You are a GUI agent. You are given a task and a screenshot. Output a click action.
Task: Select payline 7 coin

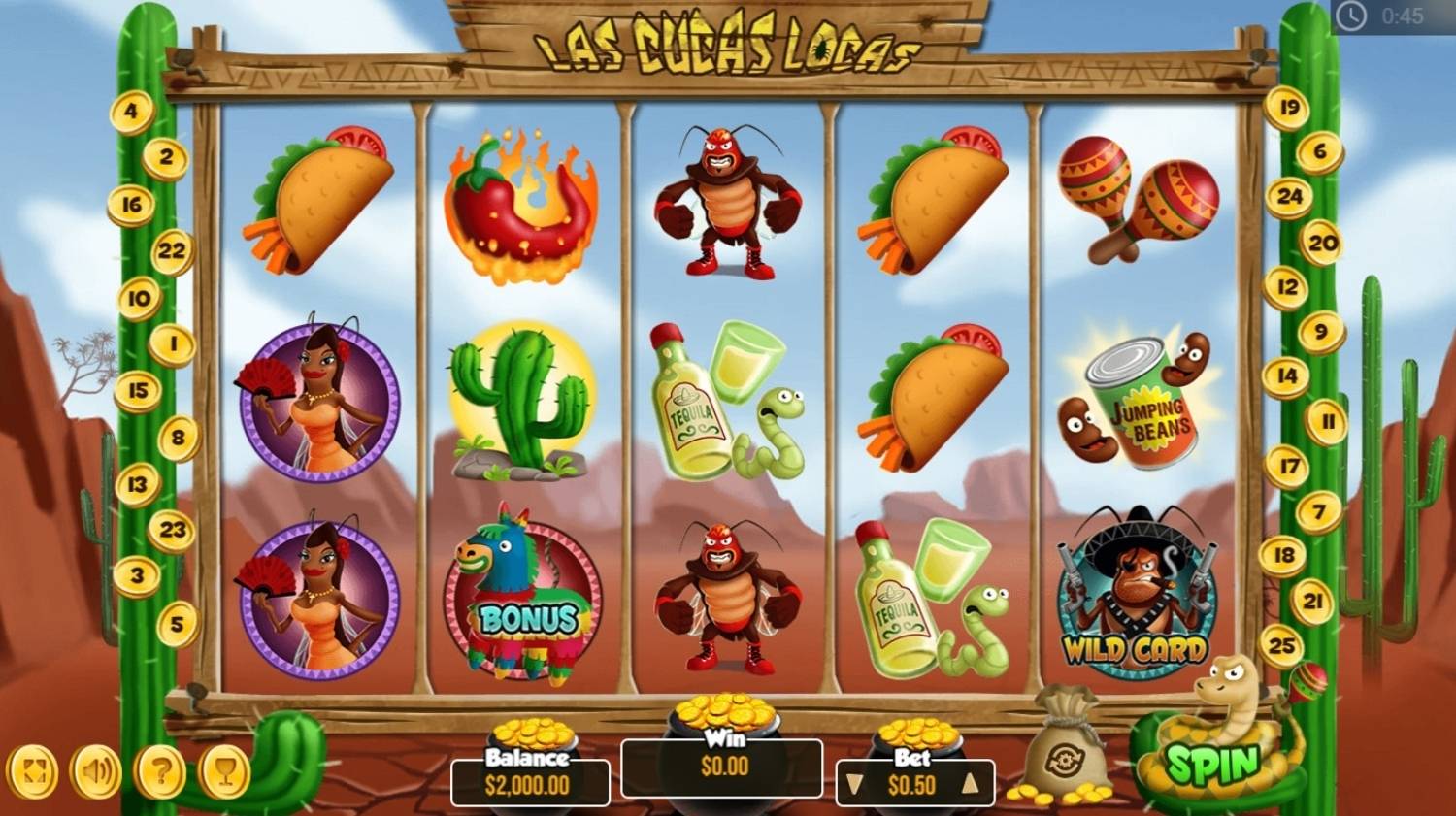point(1319,511)
